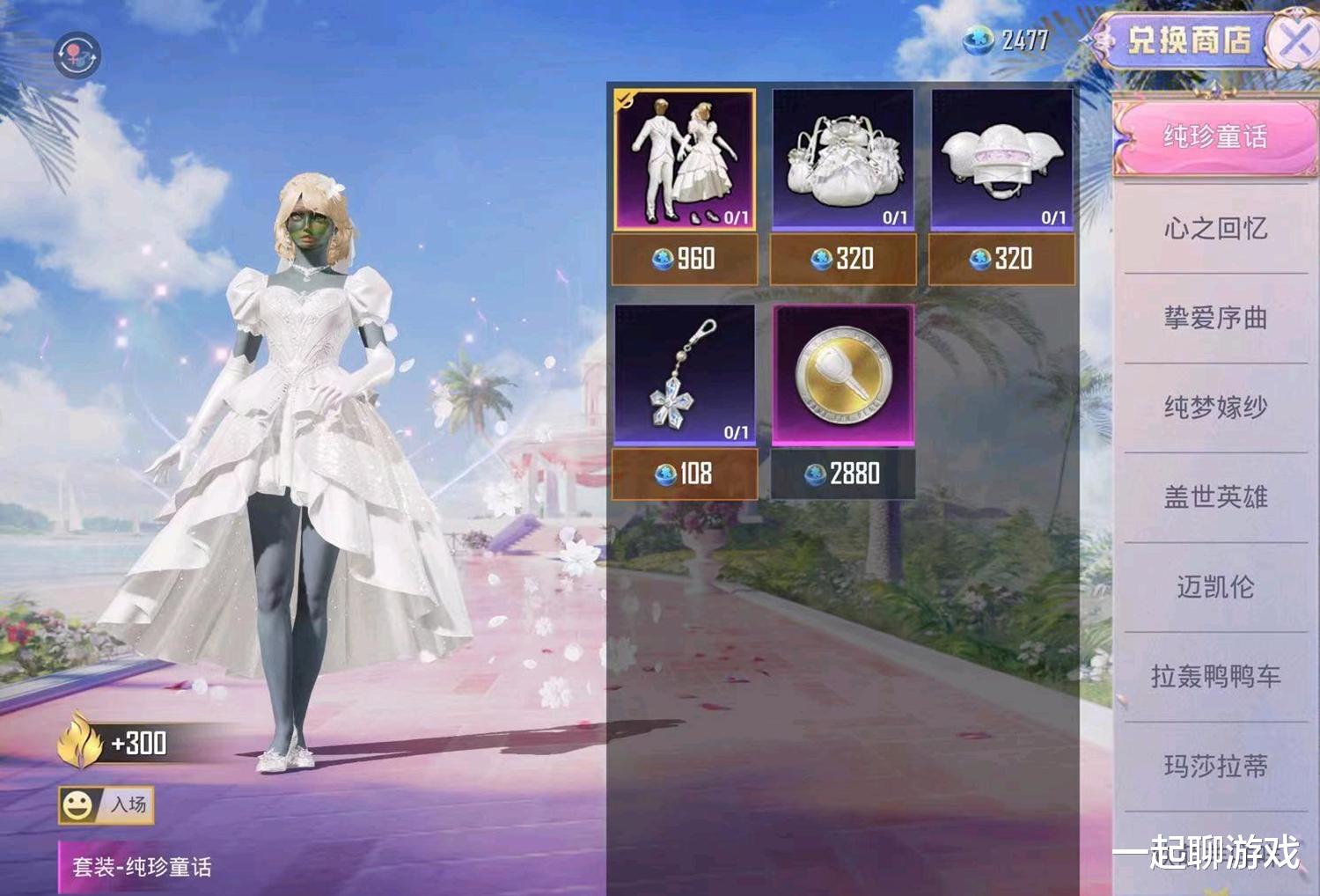Open the 纯梦嫁纱 category

[x=1214, y=408]
